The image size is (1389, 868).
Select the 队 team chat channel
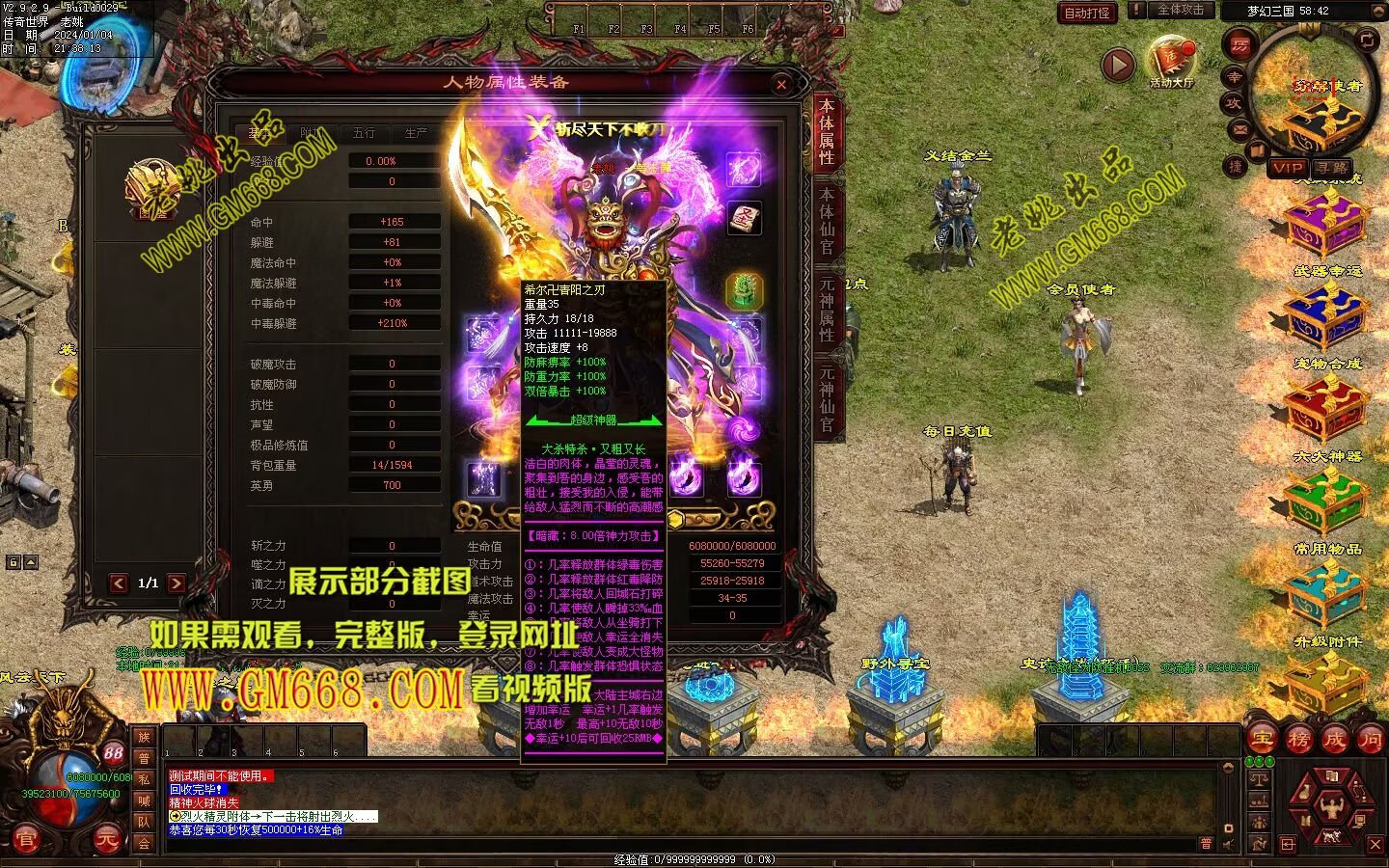click(x=144, y=822)
